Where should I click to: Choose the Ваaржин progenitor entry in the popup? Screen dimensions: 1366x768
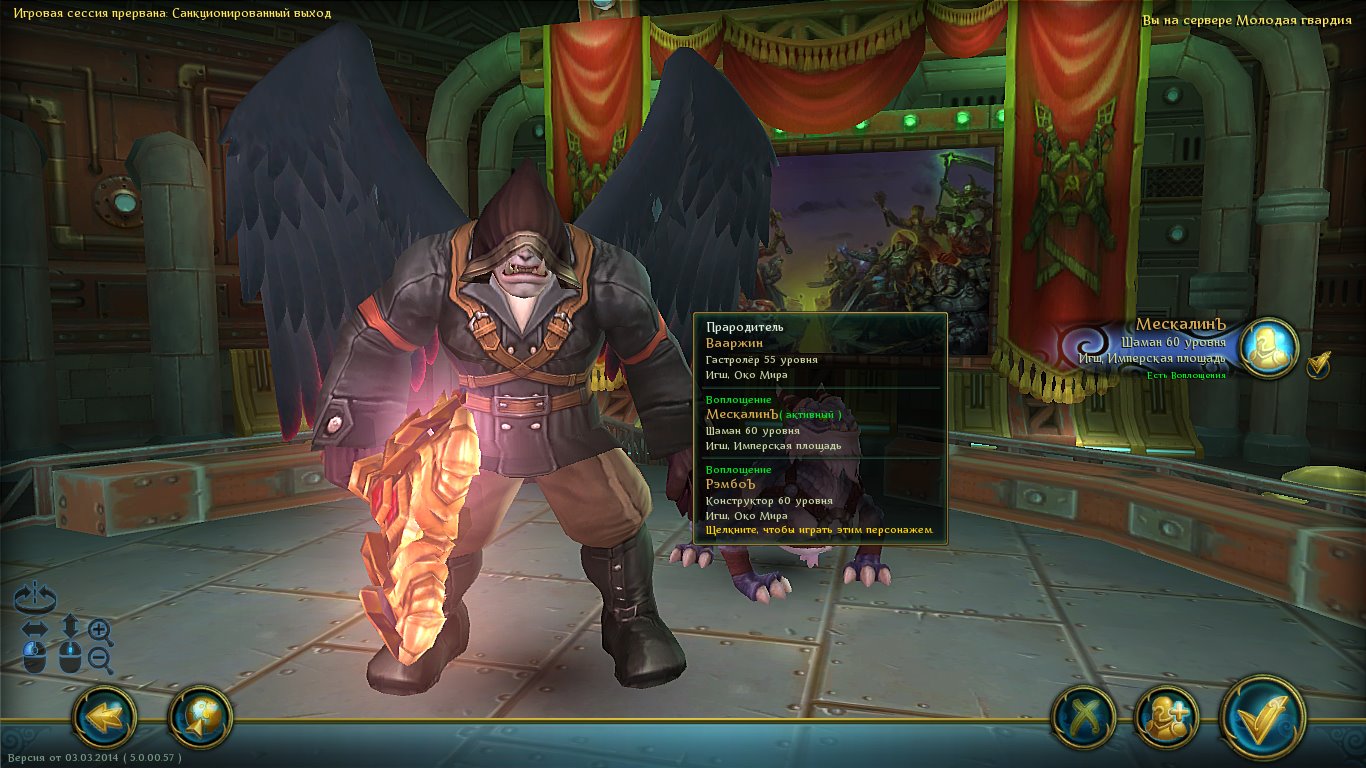pyautogui.click(x=818, y=351)
